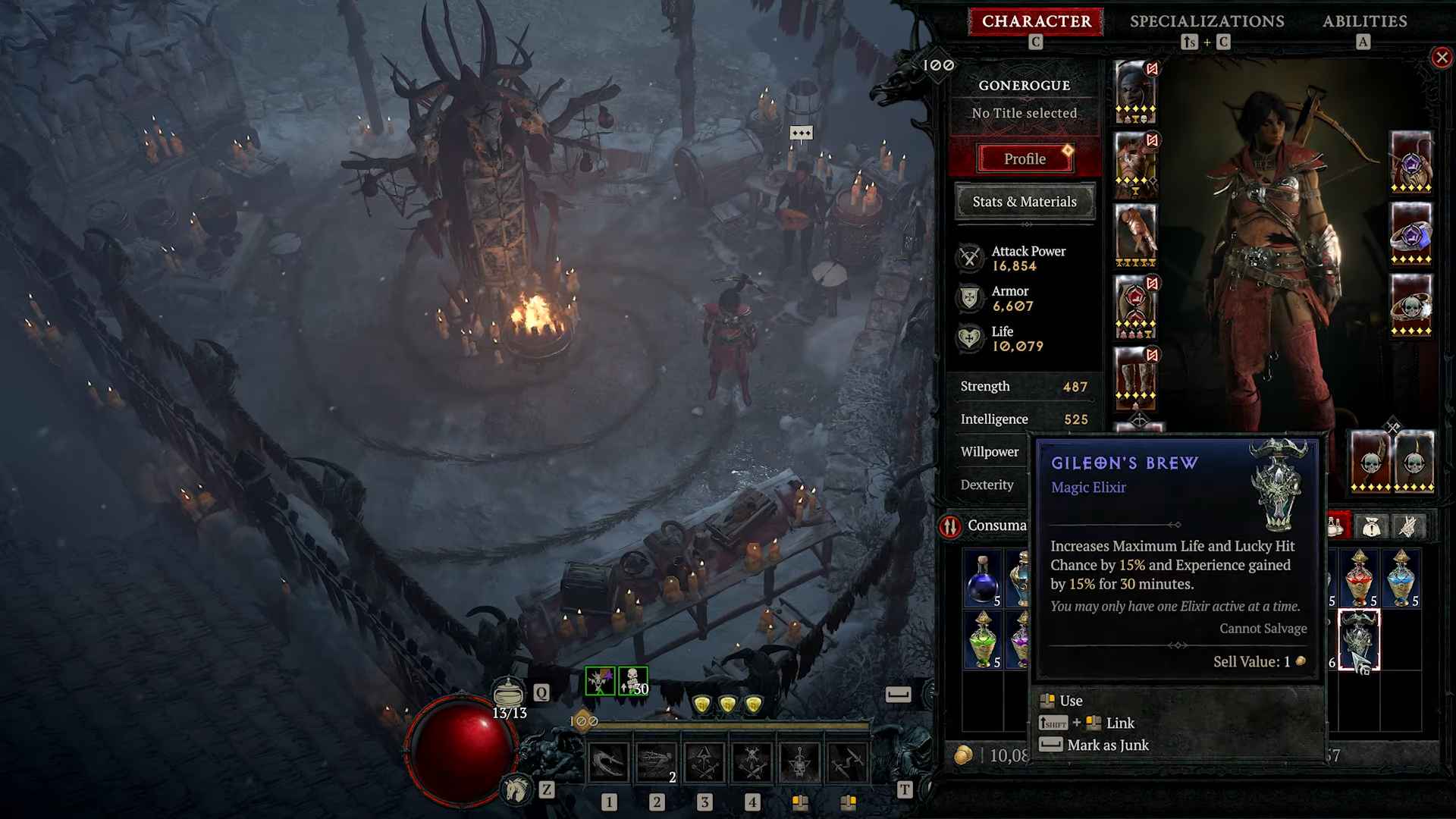Choose Mark as Junk for Gileon's Brew
The width and height of the screenshot is (1456, 819).
pyautogui.click(x=1105, y=745)
